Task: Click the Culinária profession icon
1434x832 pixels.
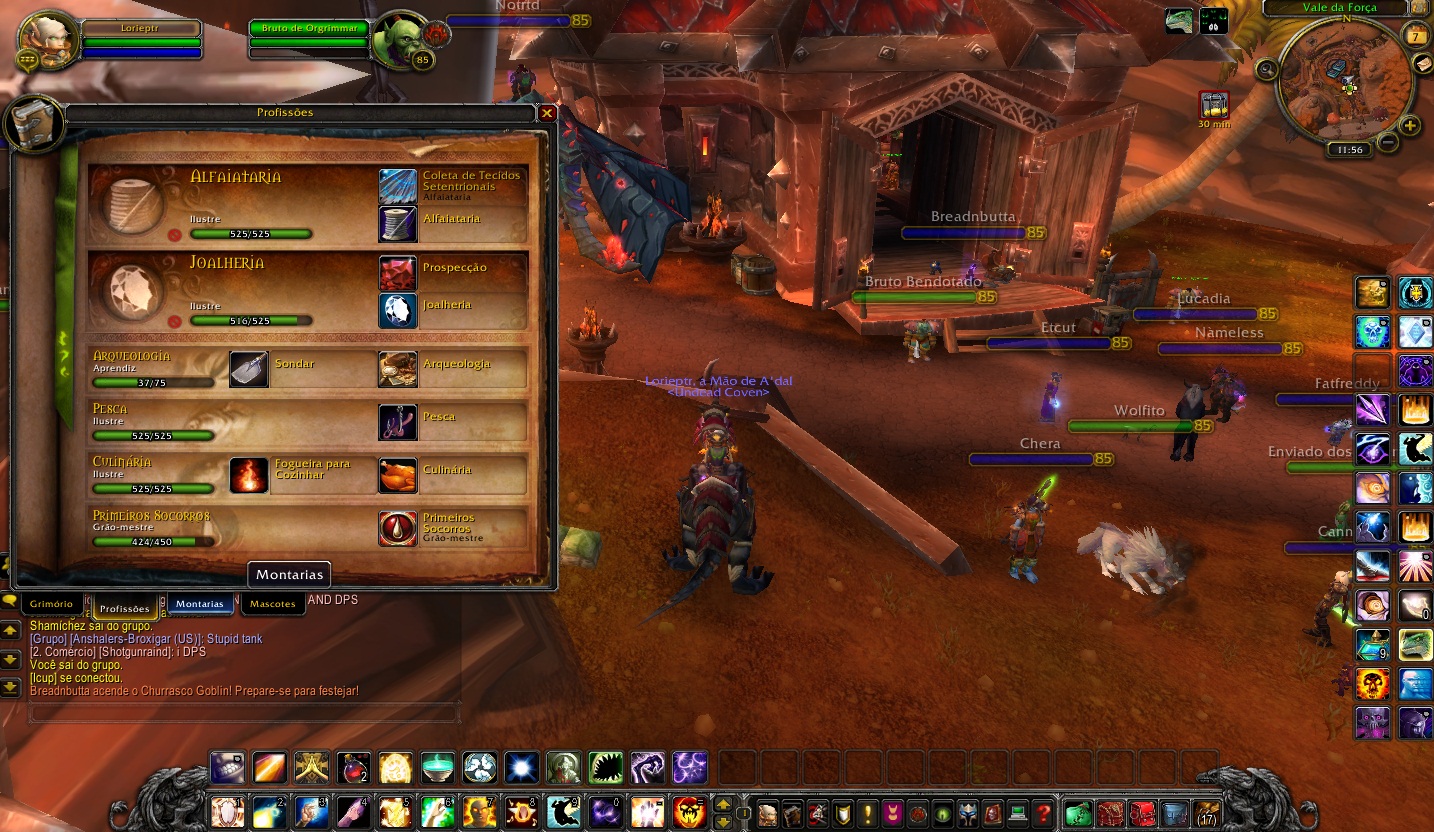Action: click(396, 476)
